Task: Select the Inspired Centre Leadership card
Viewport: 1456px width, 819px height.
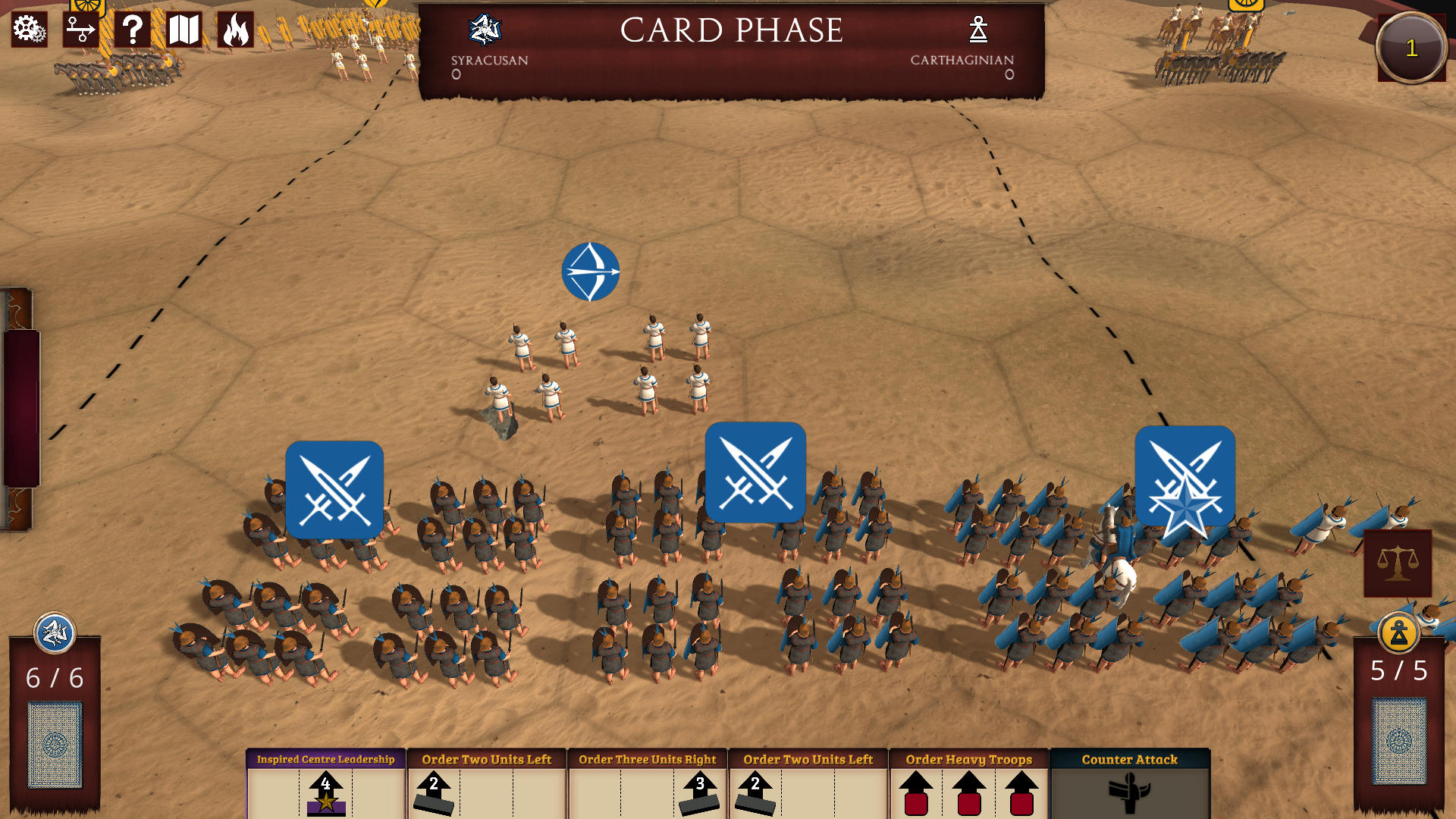Action: point(326,781)
